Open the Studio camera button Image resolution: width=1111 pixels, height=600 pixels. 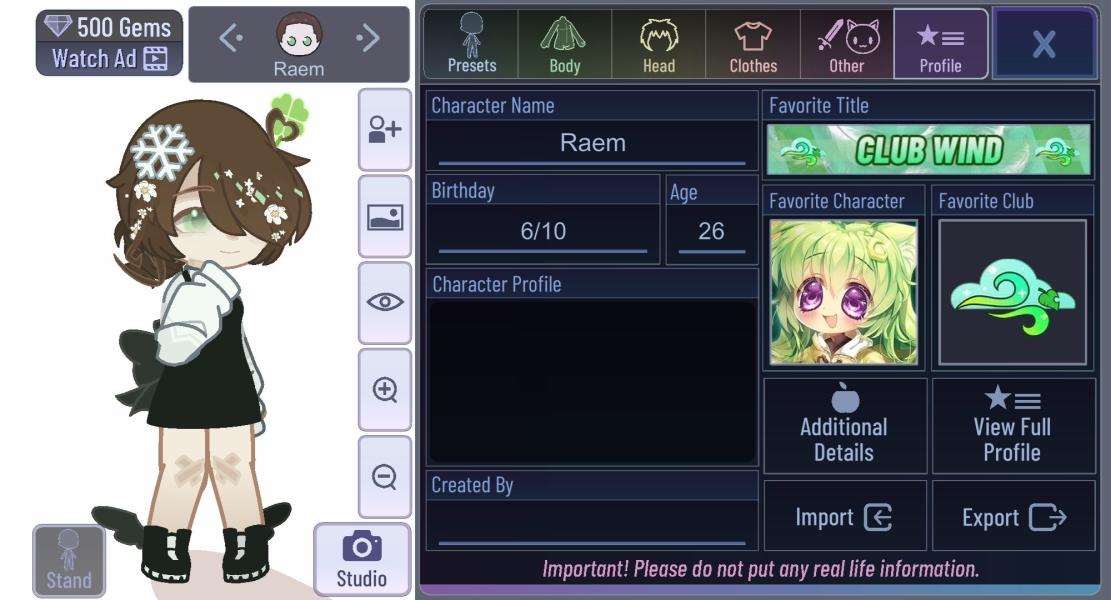point(361,559)
